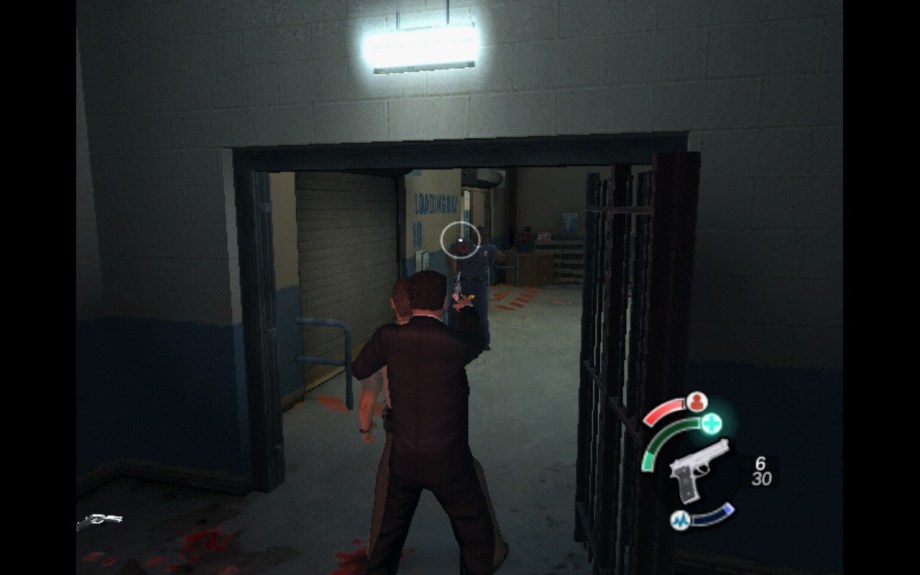Click the green medical cross icon
Image resolution: width=920 pixels, height=575 pixels.
coord(712,423)
